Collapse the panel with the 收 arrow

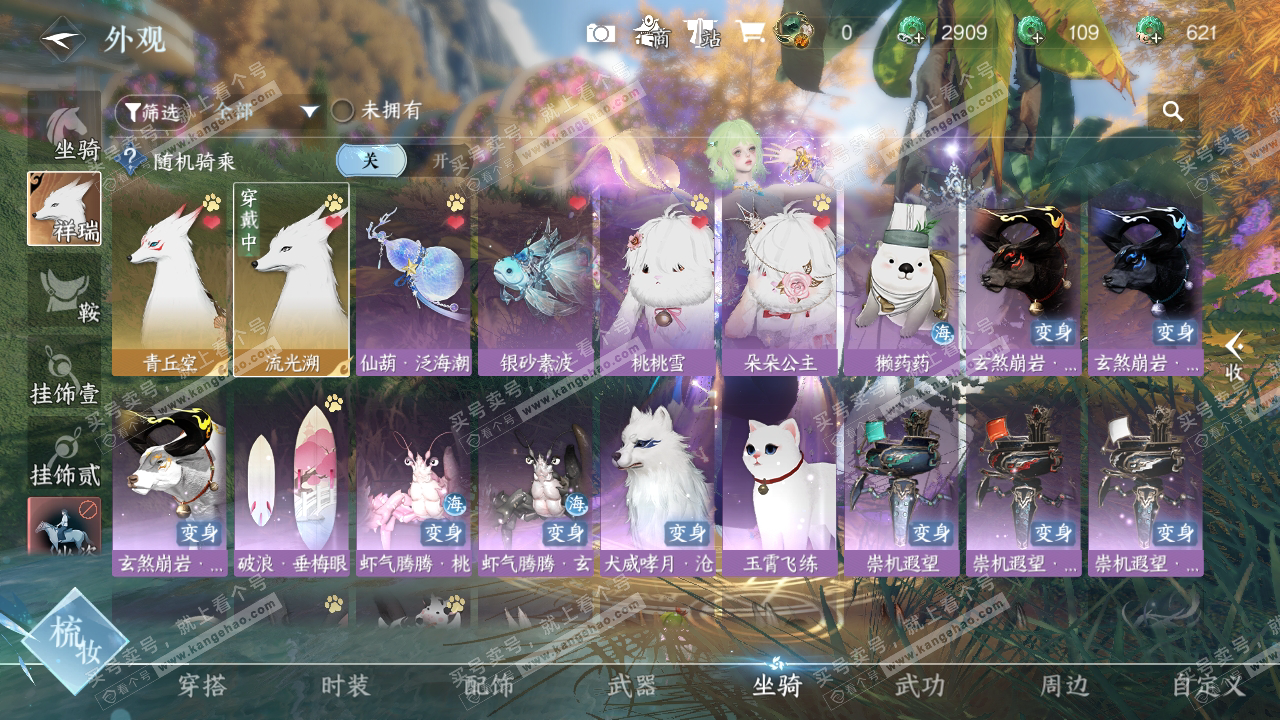[1235, 355]
